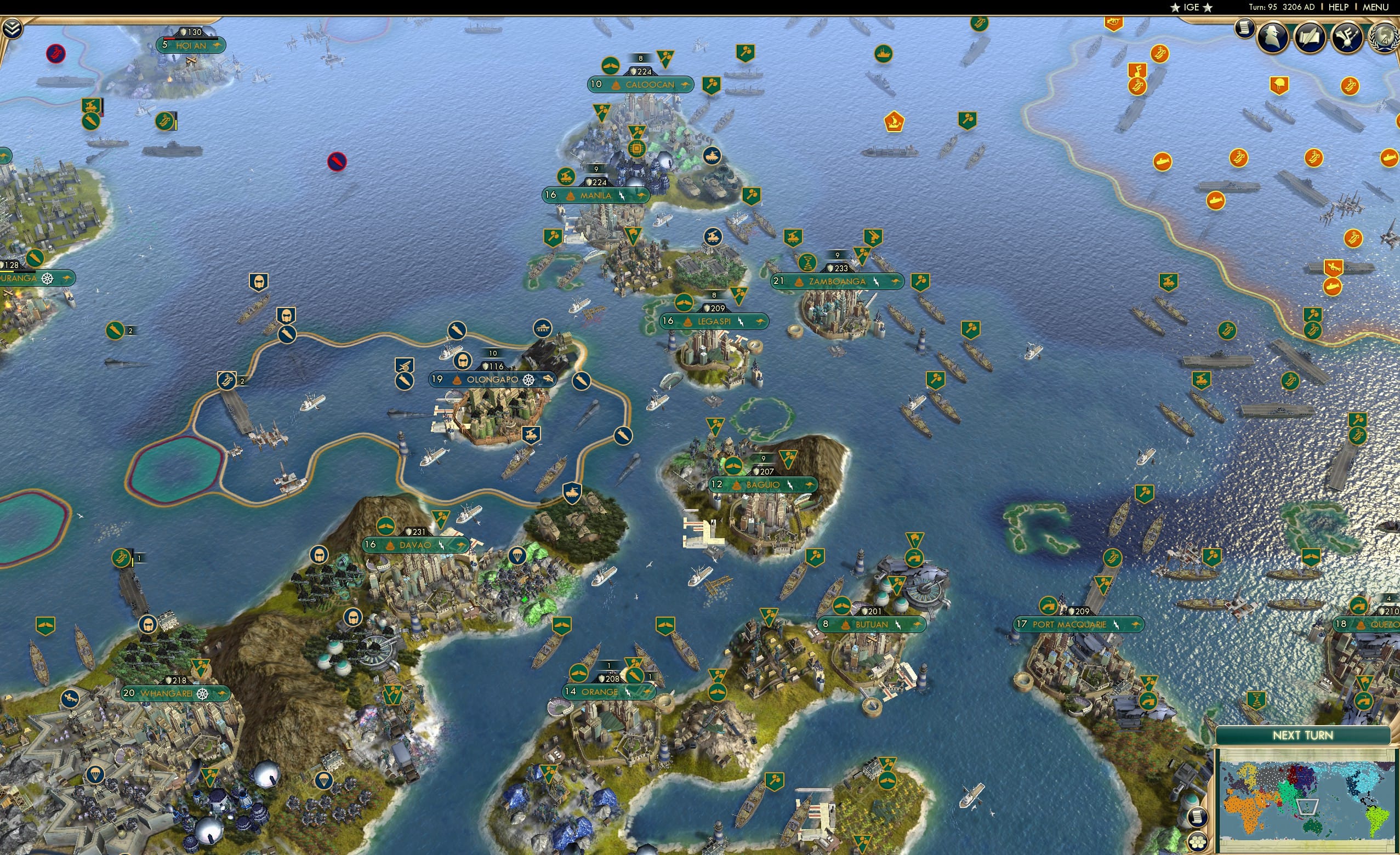Toggle Strategic View with the hex grid icon
This screenshot has width=1400, height=855.
1198,841
